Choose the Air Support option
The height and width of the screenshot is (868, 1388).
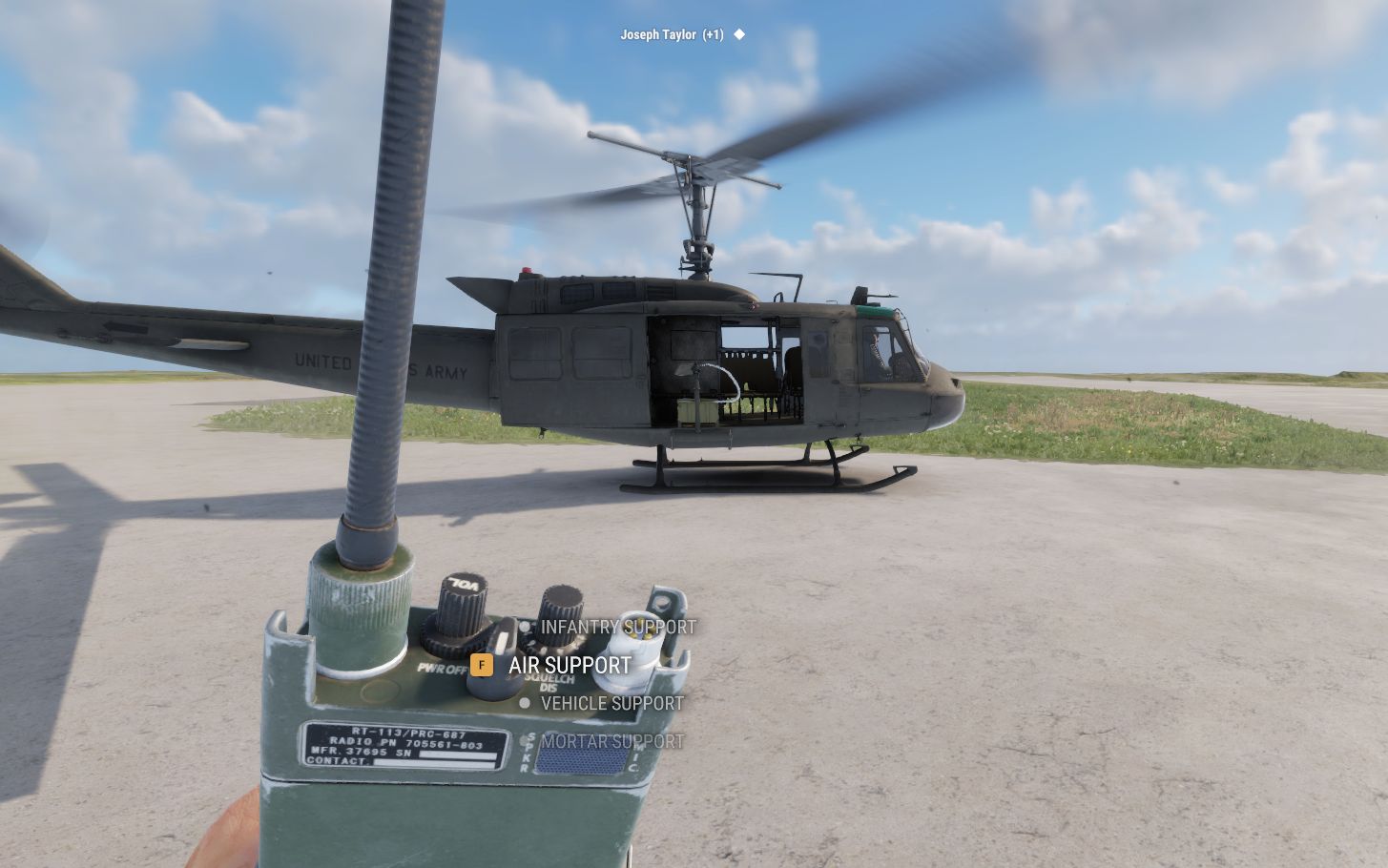pyautogui.click(x=570, y=665)
